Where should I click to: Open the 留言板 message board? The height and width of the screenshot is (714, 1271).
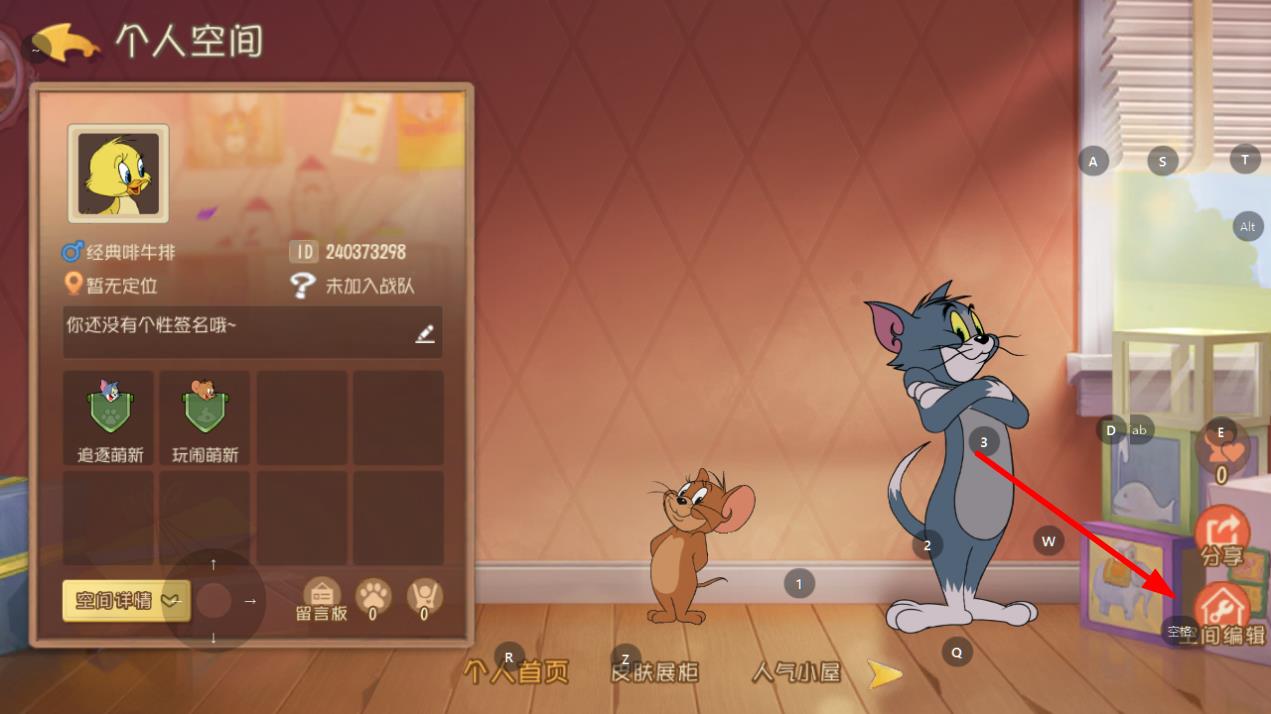pyautogui.click(x=321, y=599)
